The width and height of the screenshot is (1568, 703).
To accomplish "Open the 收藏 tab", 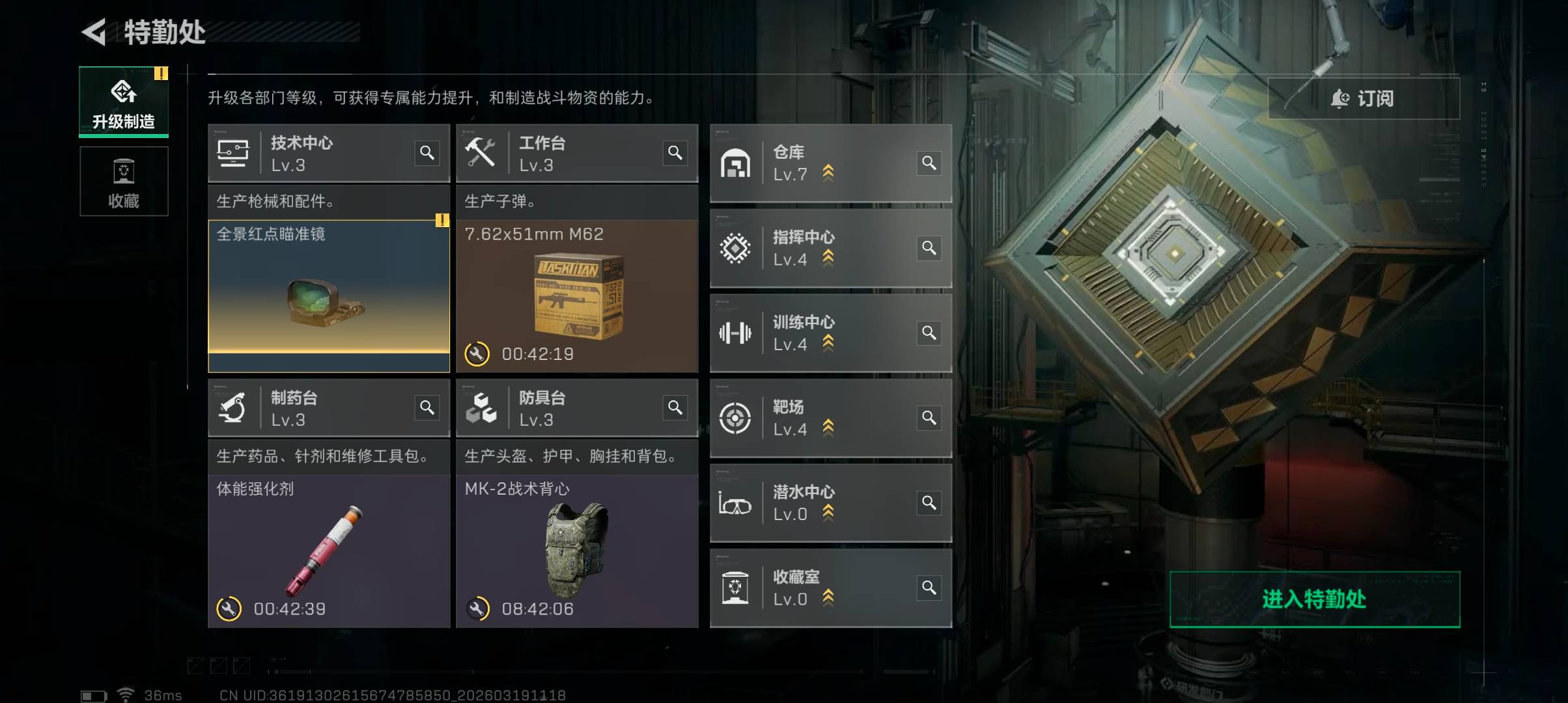I will (x=124, y=182).
